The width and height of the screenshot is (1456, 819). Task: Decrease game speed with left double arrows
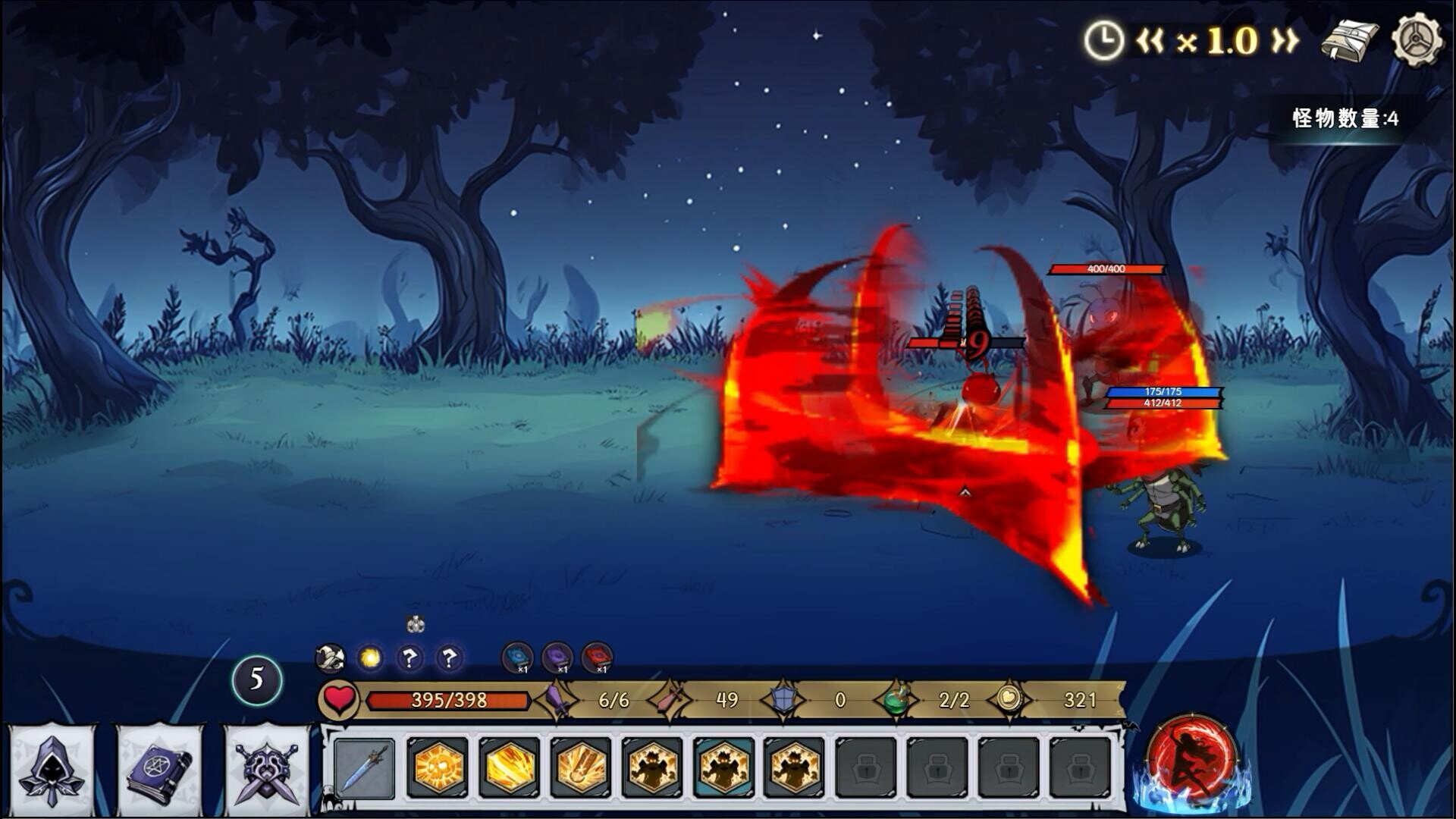[1150, 41]
